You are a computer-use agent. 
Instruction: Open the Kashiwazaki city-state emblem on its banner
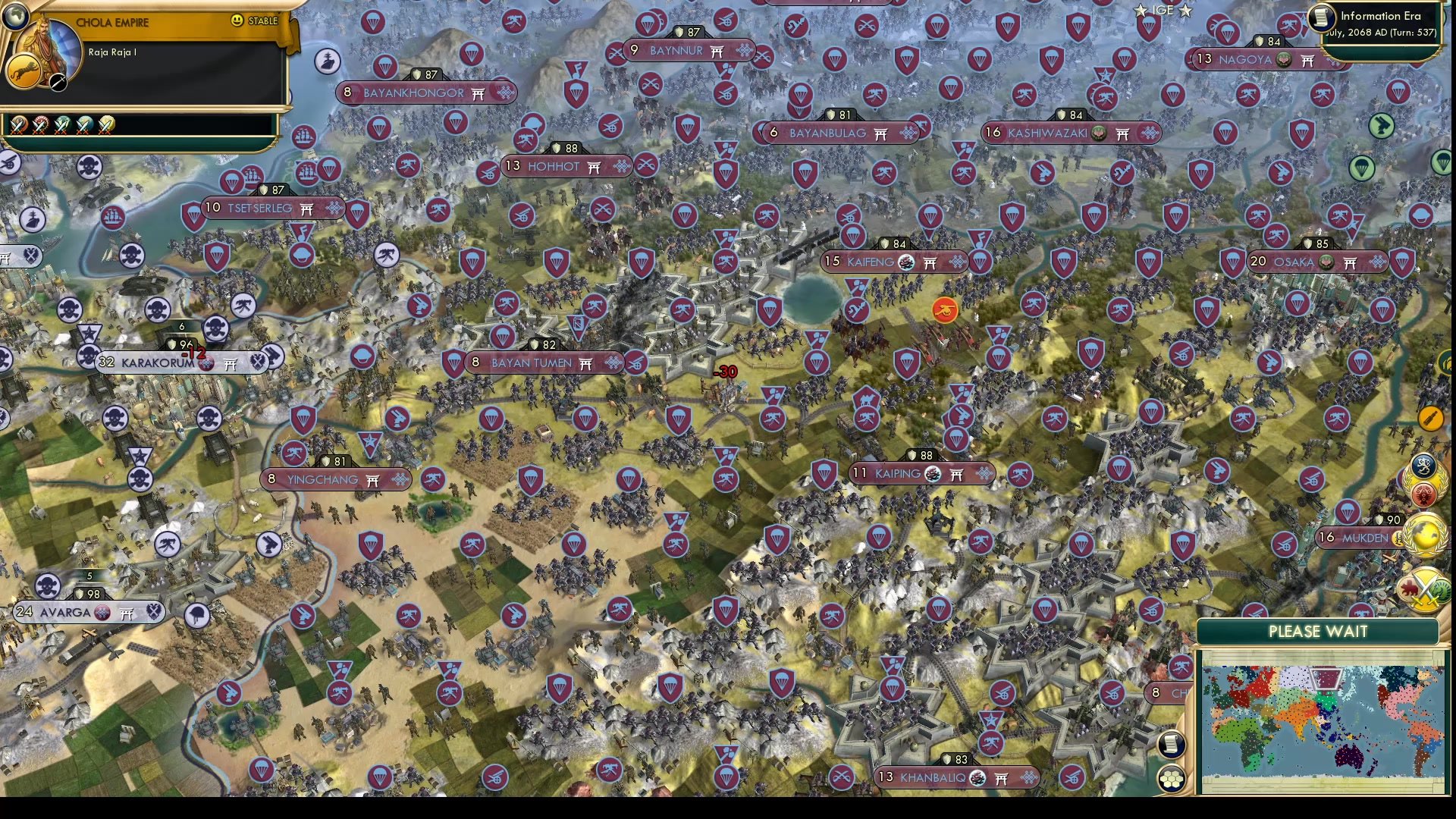coord(1098,133)
